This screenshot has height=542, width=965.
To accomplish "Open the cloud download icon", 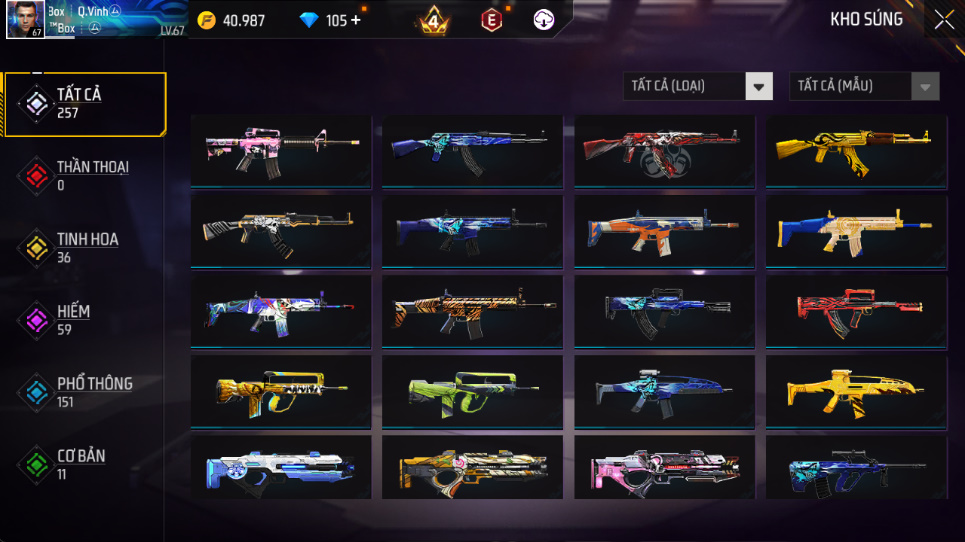I will point(543,20).
